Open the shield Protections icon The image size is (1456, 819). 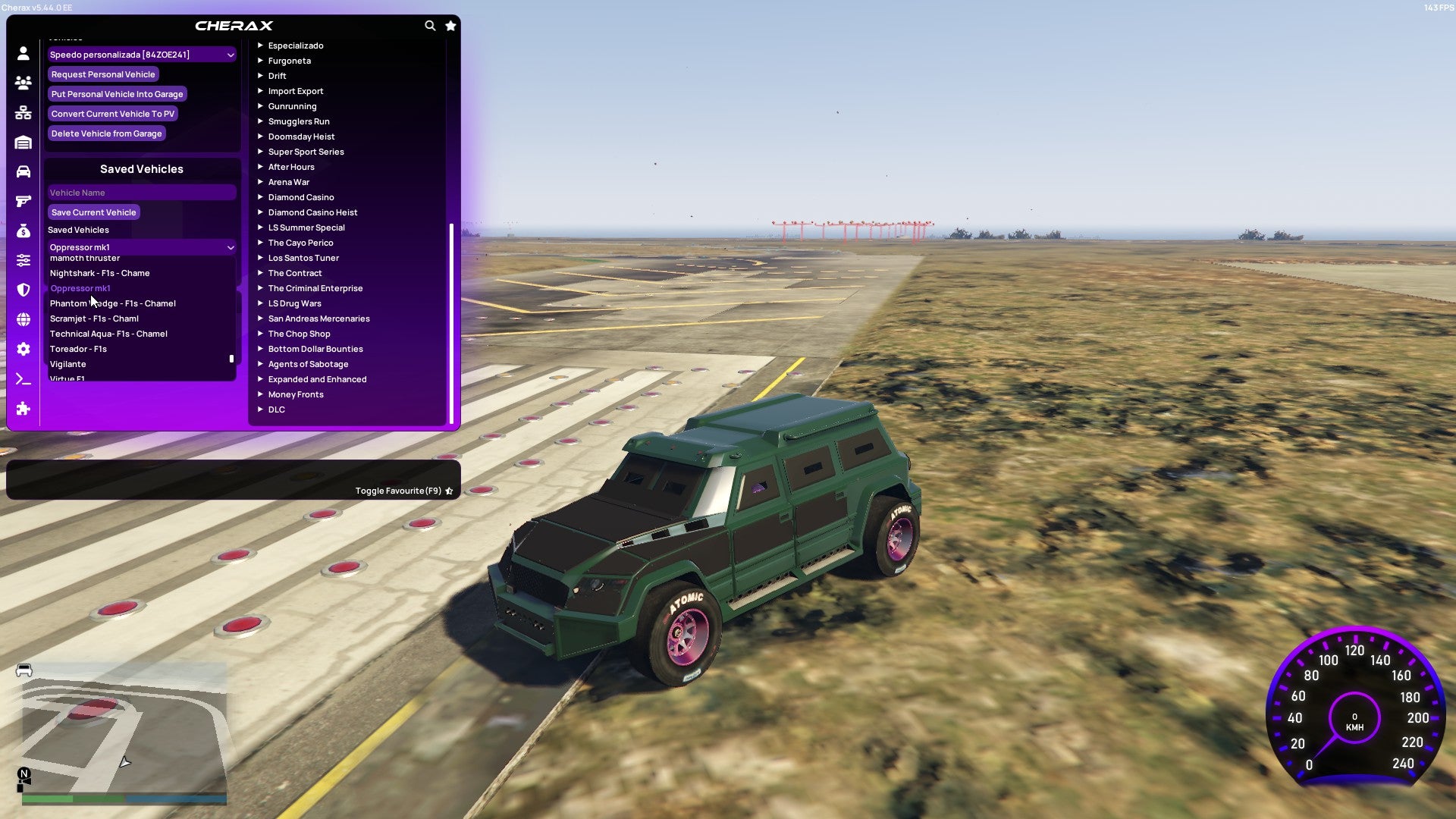point(23,290)
